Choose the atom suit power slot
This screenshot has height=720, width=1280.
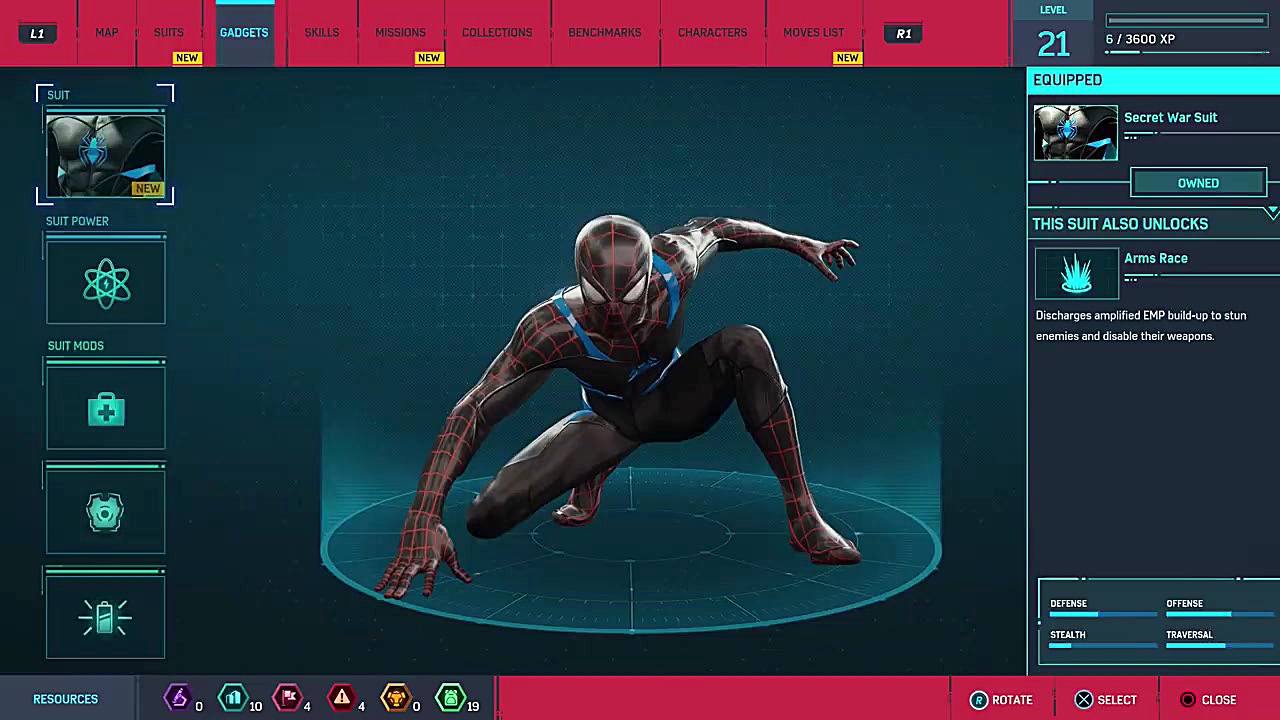tap(106, 285)
